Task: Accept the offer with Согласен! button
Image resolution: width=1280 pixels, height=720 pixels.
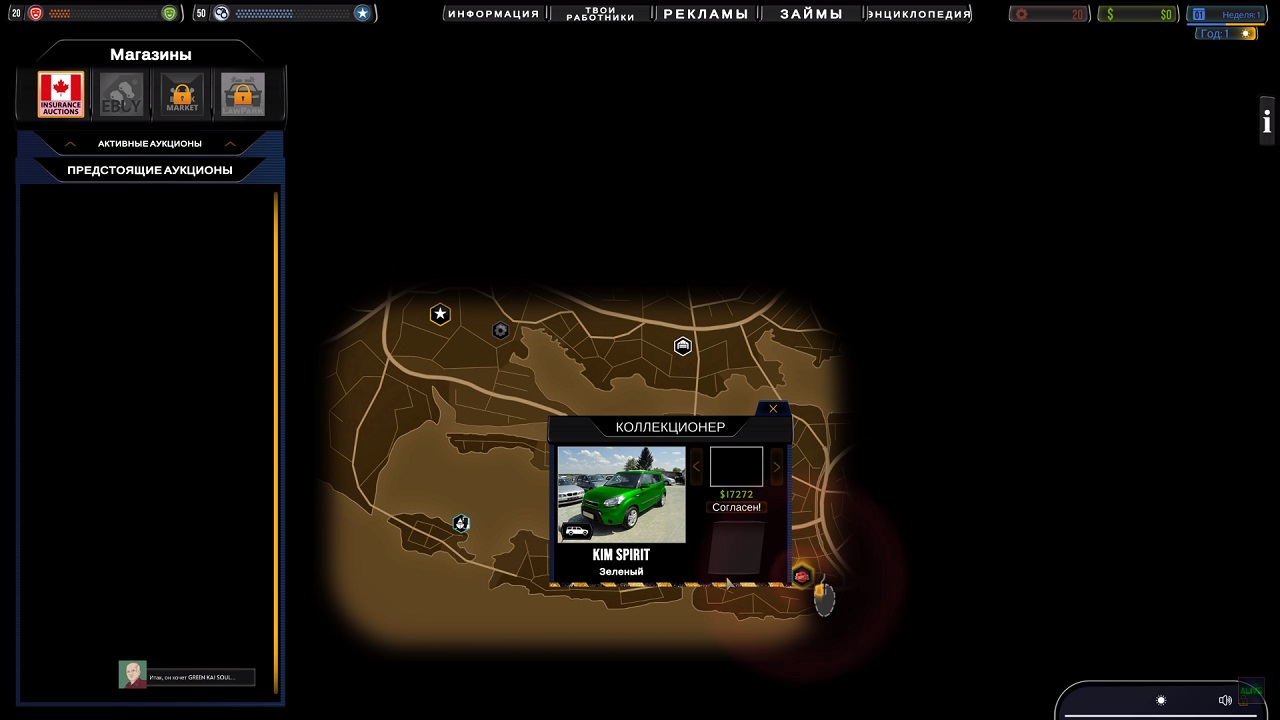Action: point(736,508)
